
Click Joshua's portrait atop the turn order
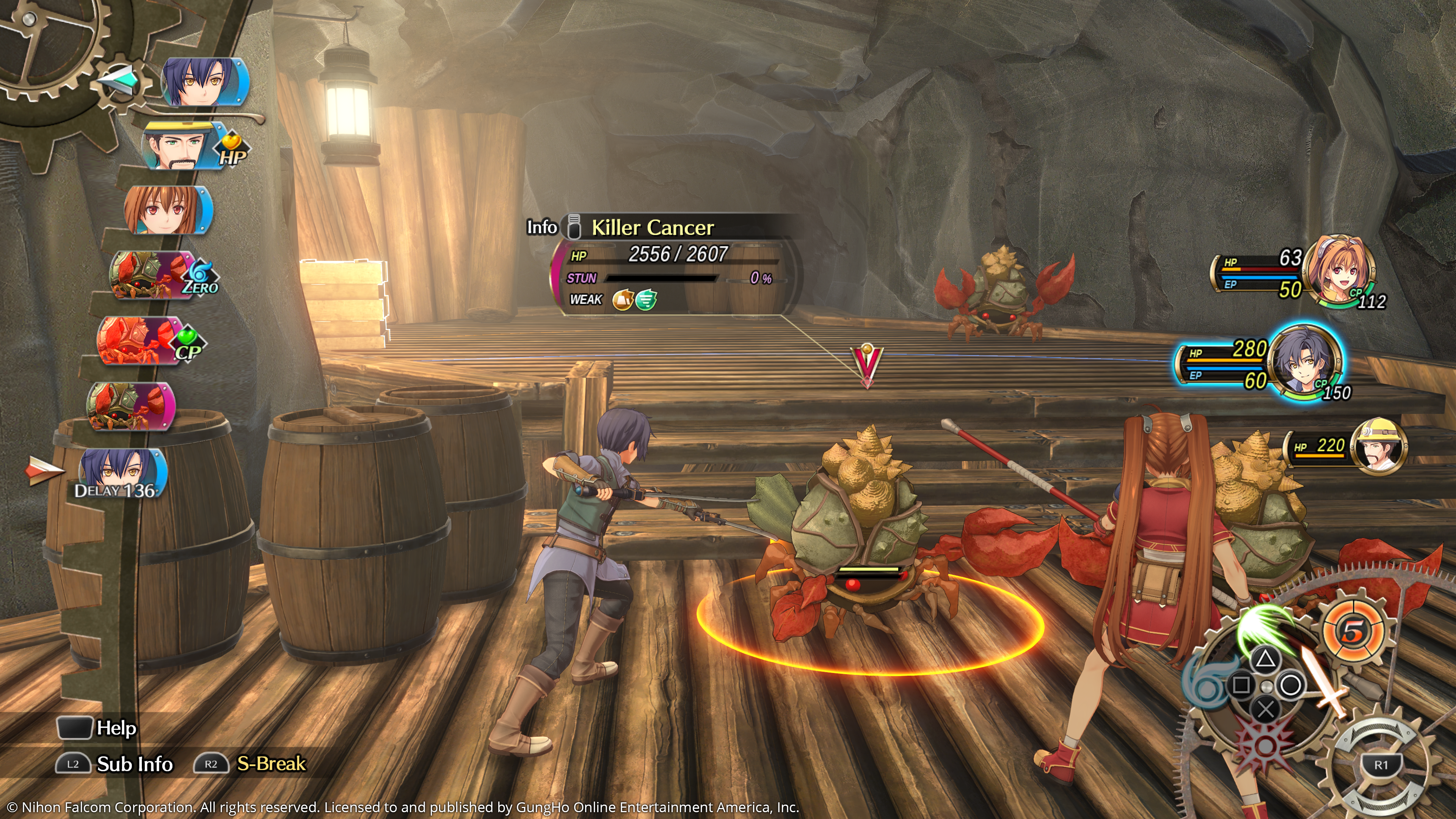point(205,83)
